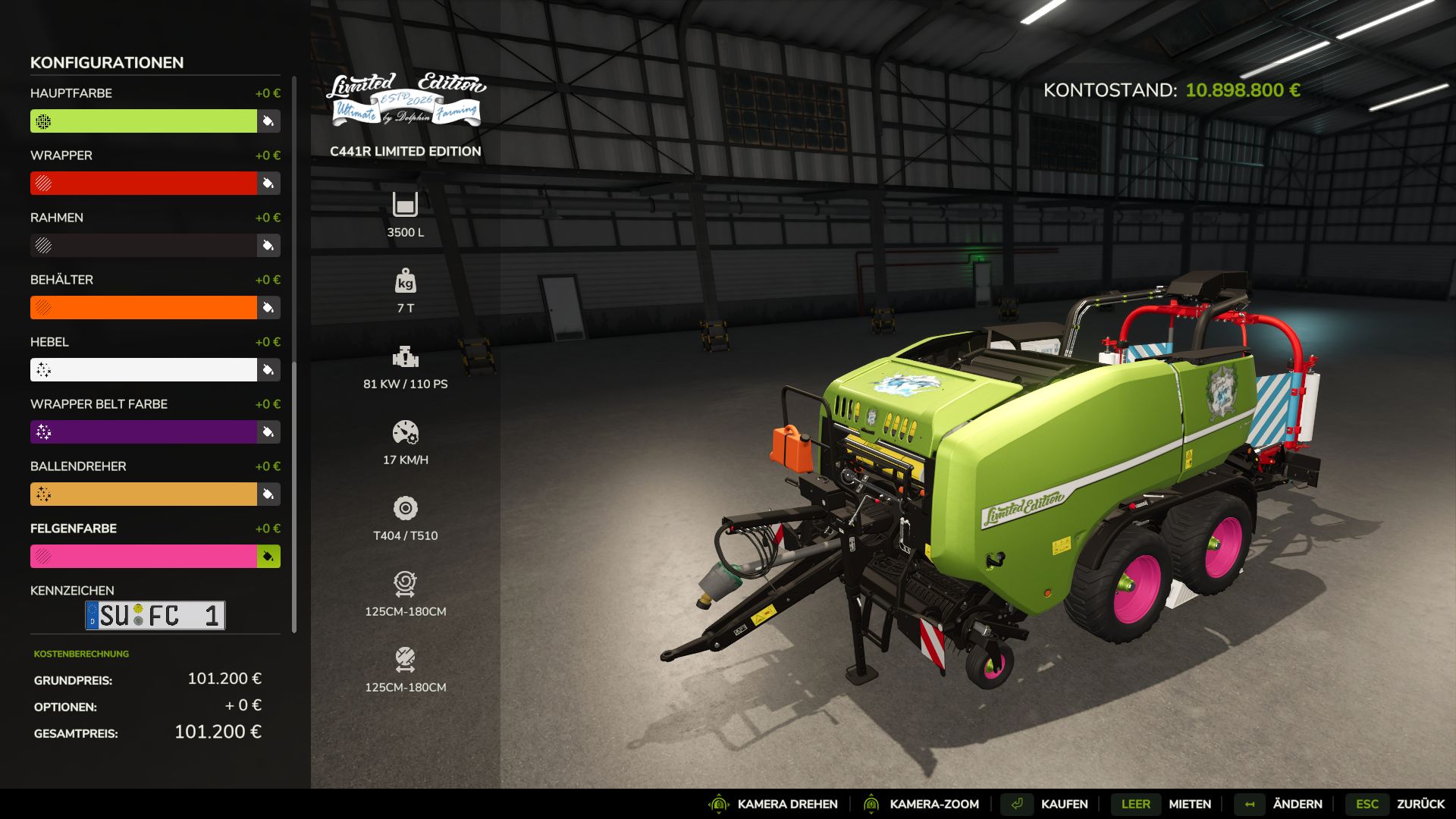Image resolution: width=1456 pixels, height=819 pixels.
Task: Click the Wrapper paint bucket icon
Action: 267,184
